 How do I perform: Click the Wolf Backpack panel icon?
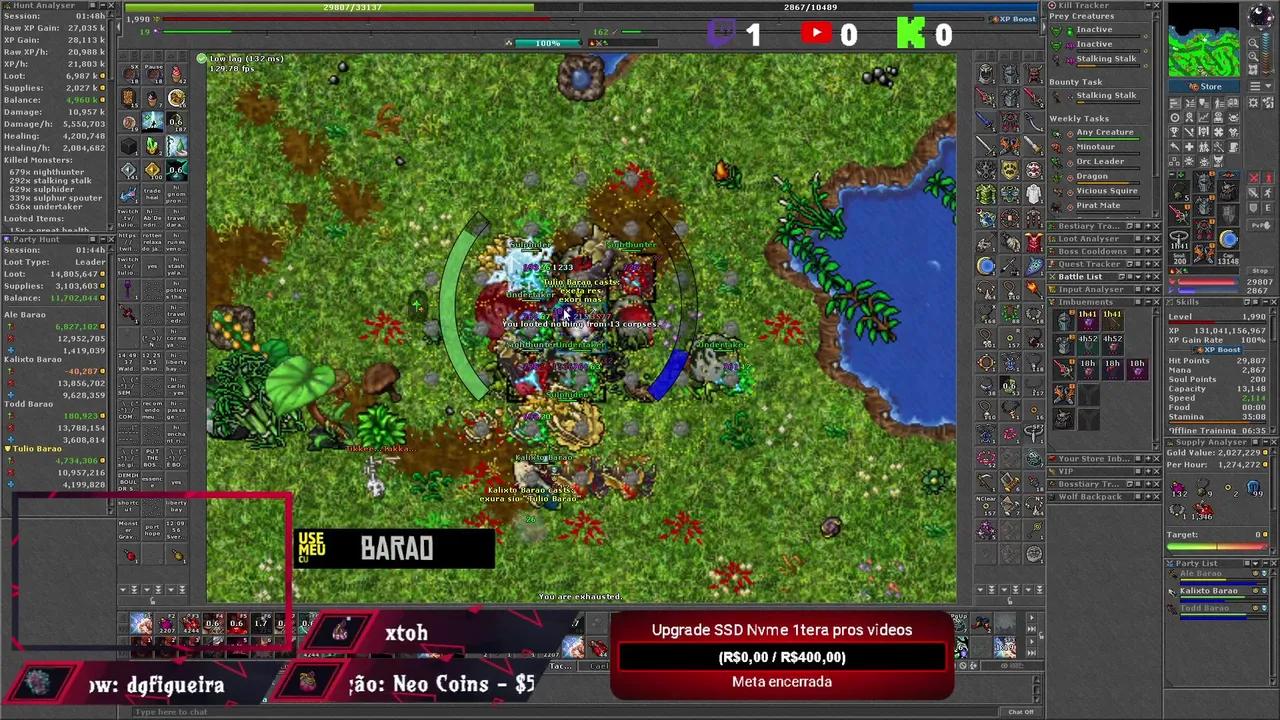click(x=1054, y=497)
